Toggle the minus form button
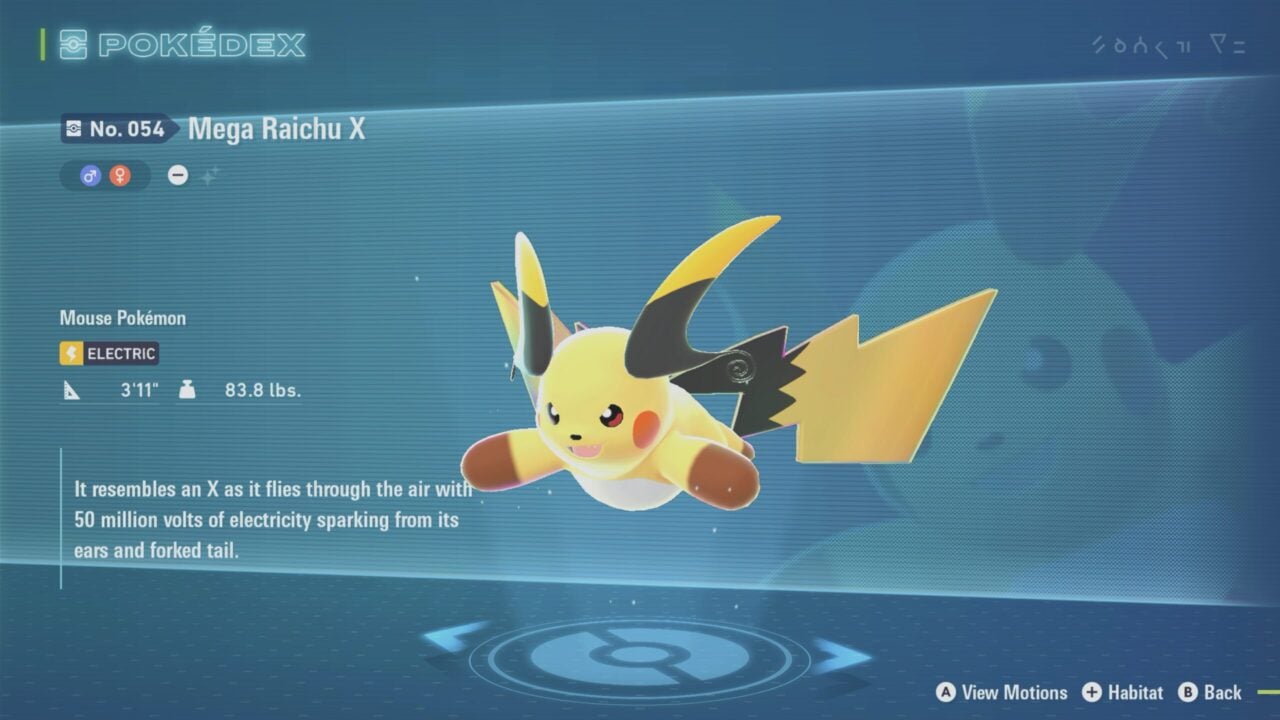The image size is (1280, 720). click(177, 175)
